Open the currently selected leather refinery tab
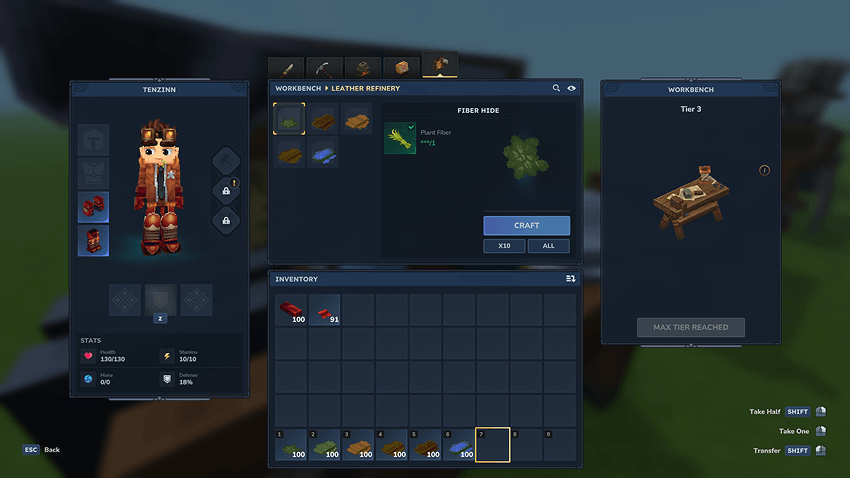The image size is (850, 478). (x=440, y=66)
